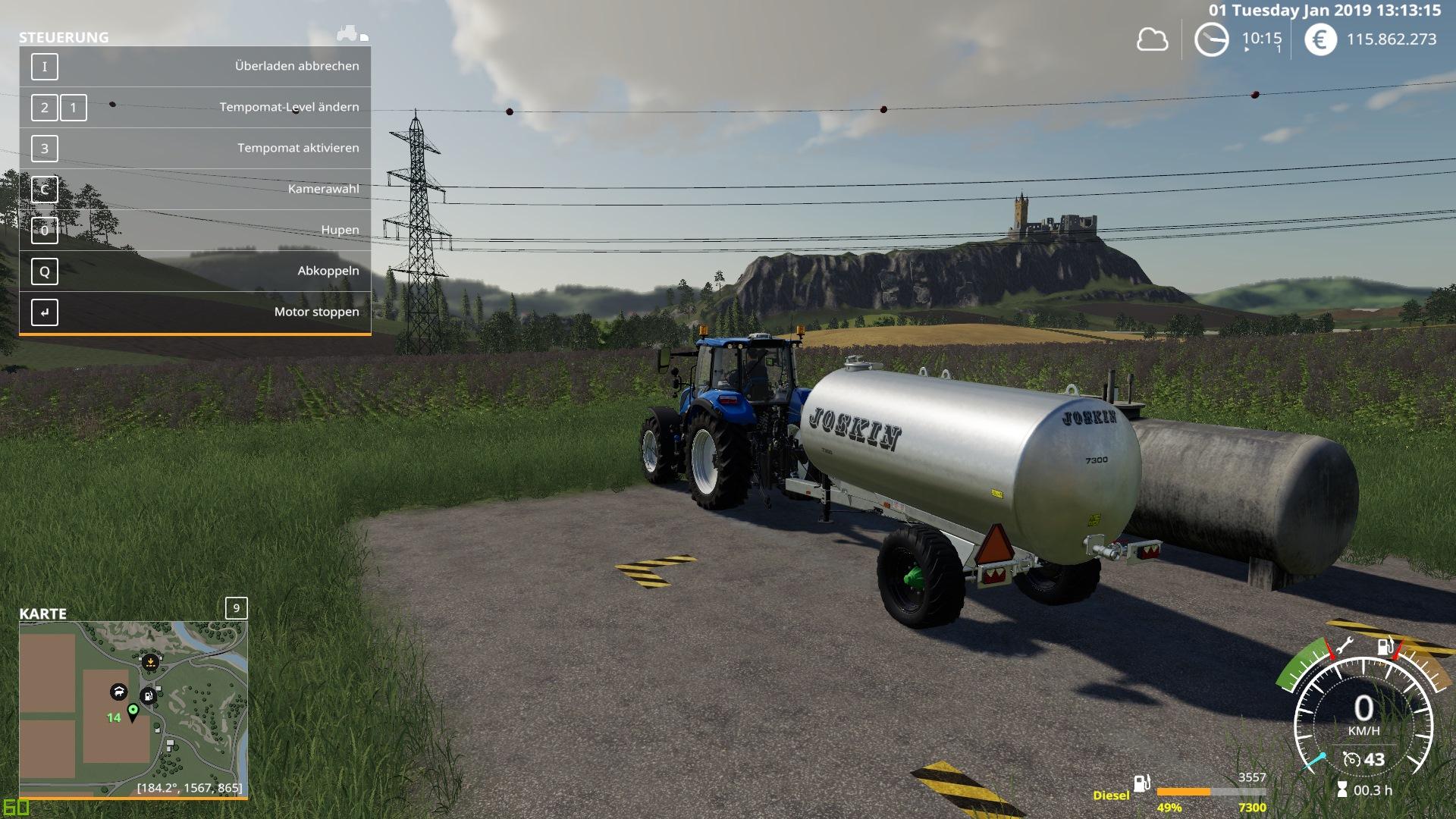Click the Diesel fill level pump icon

point(1142,783)
